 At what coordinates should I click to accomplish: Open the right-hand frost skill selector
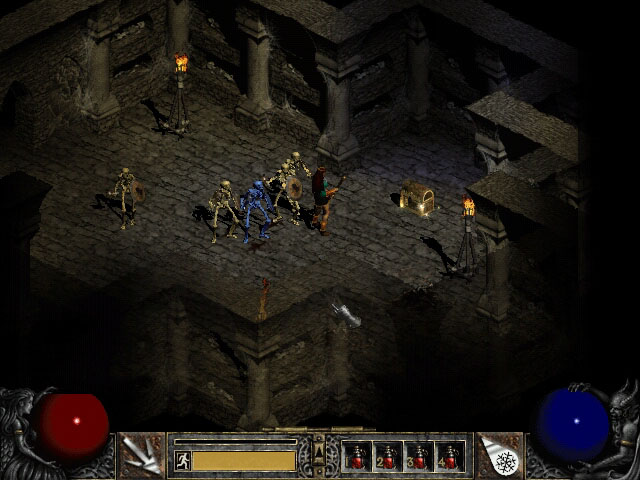point(500,455)
